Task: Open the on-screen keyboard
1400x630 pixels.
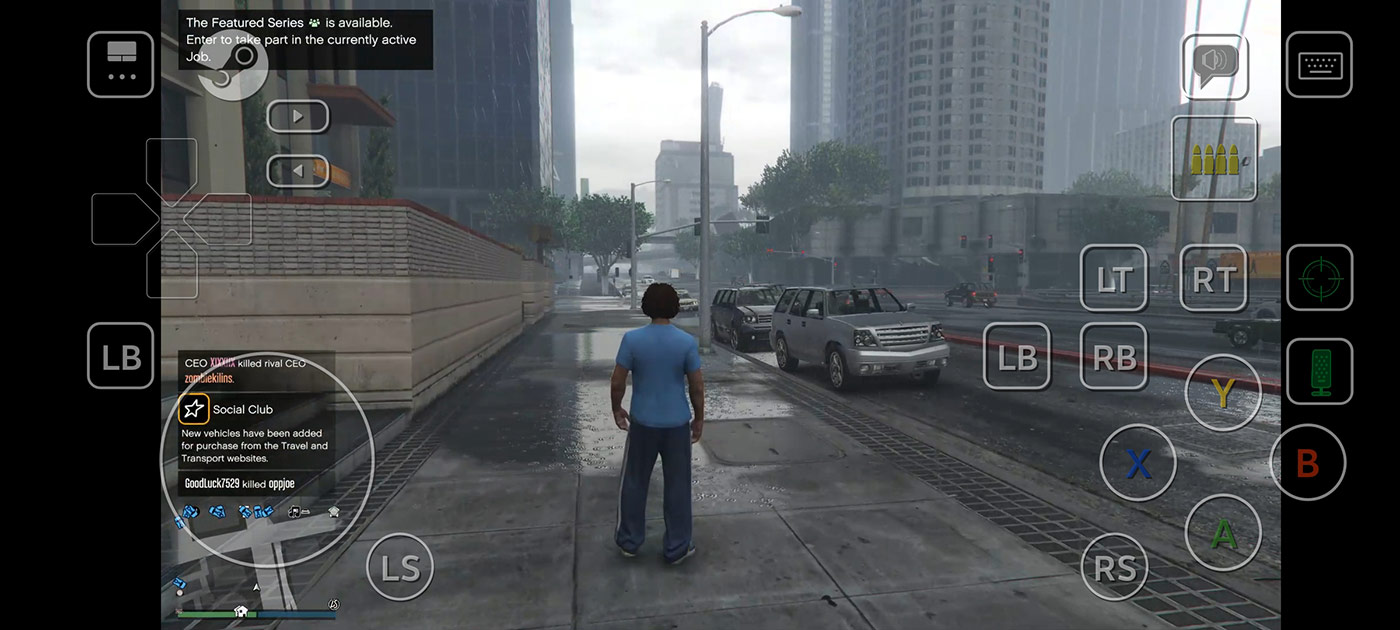Action: [x=1319, y=65]
